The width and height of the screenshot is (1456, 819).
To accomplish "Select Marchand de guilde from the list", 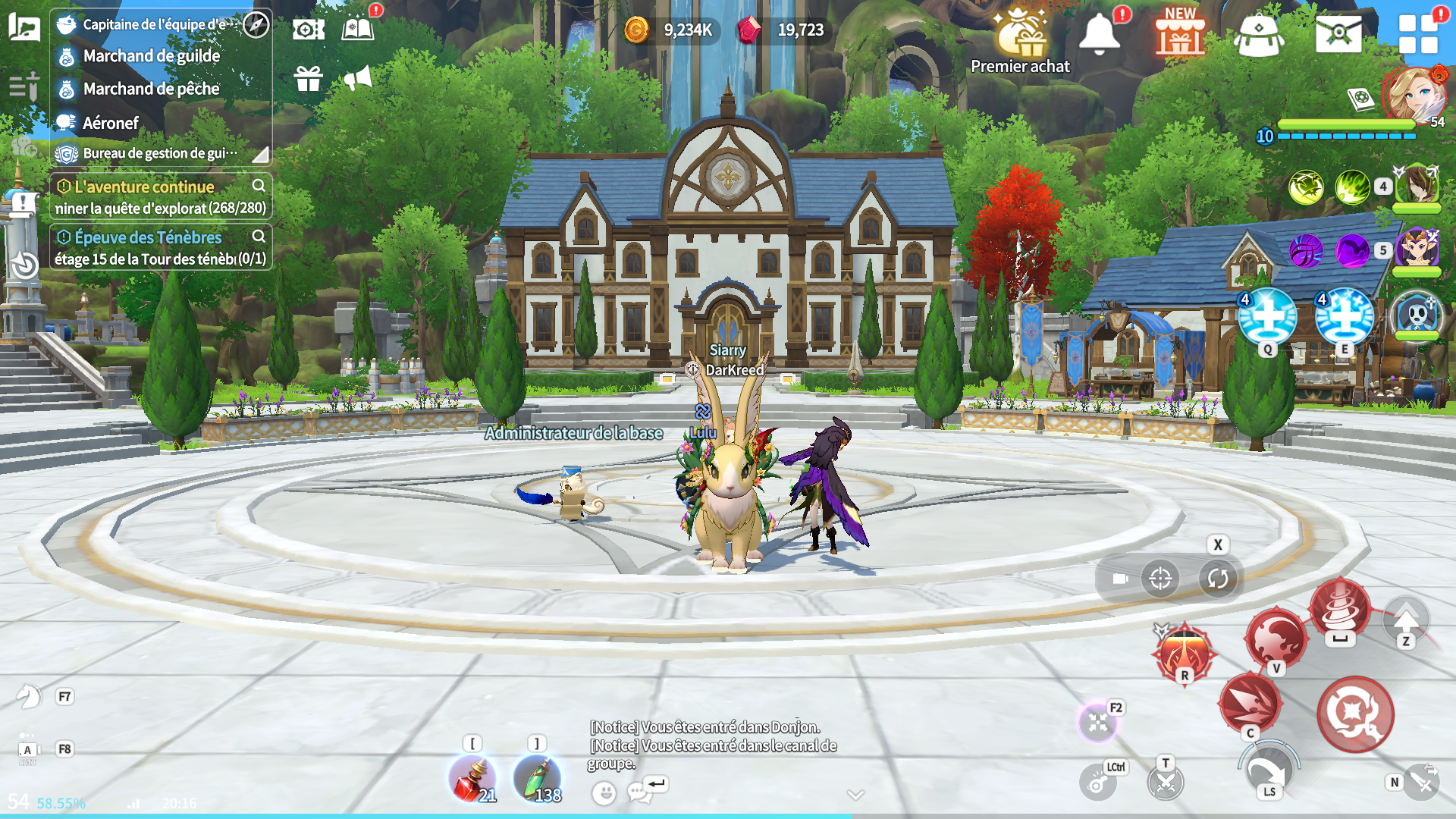I will tap(152, 56).
